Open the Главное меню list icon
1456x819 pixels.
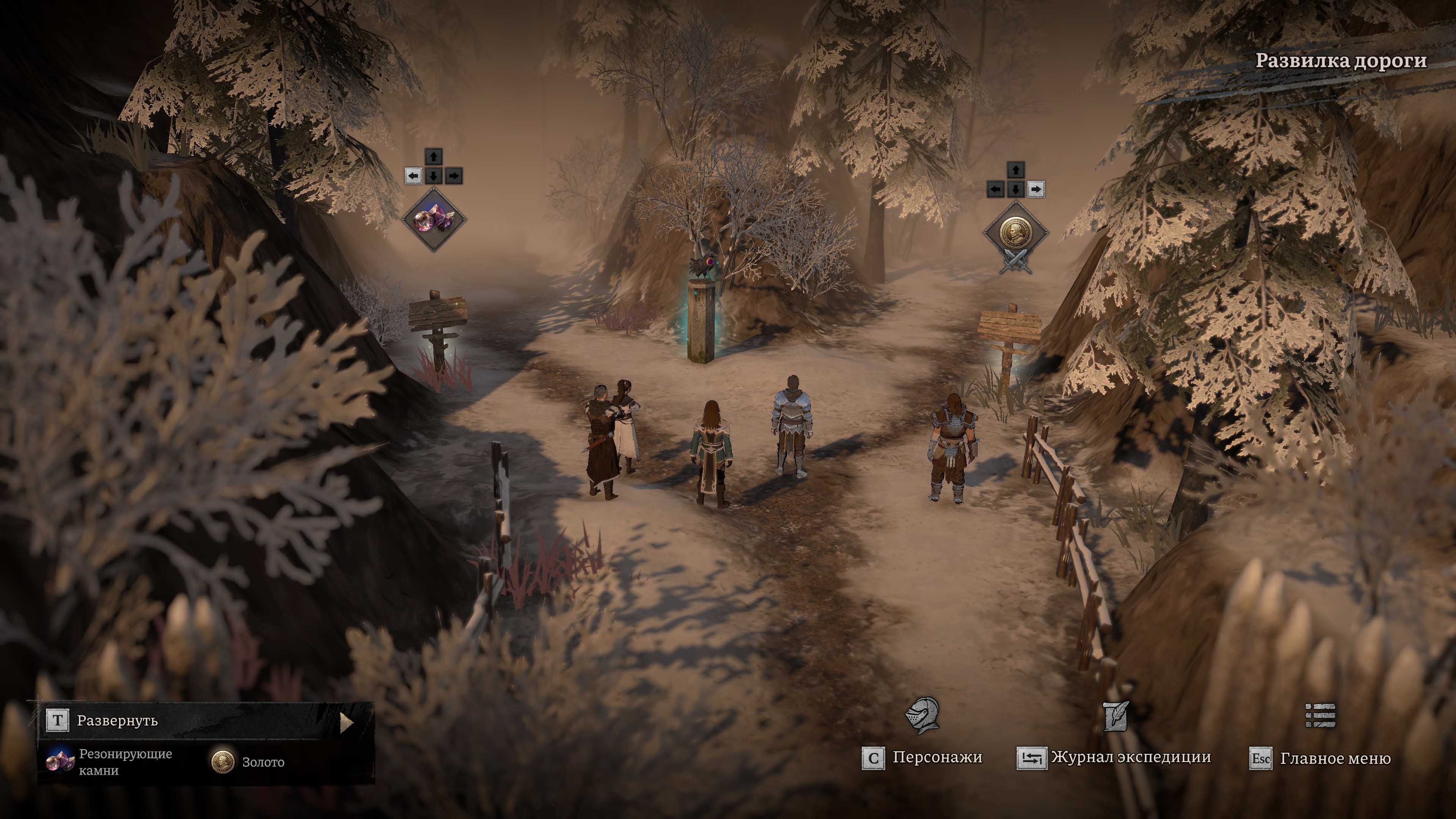[1320, 715]
